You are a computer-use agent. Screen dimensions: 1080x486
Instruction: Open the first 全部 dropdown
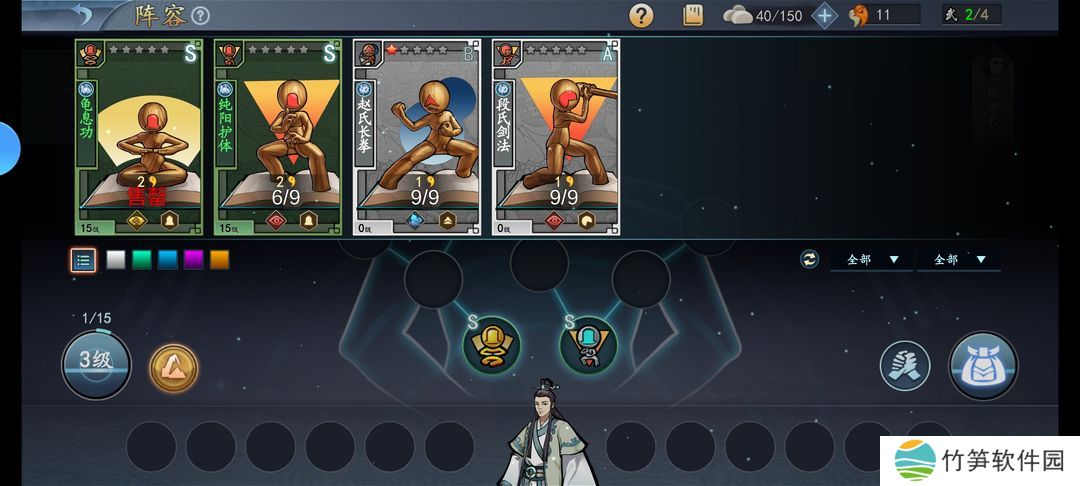872,260
